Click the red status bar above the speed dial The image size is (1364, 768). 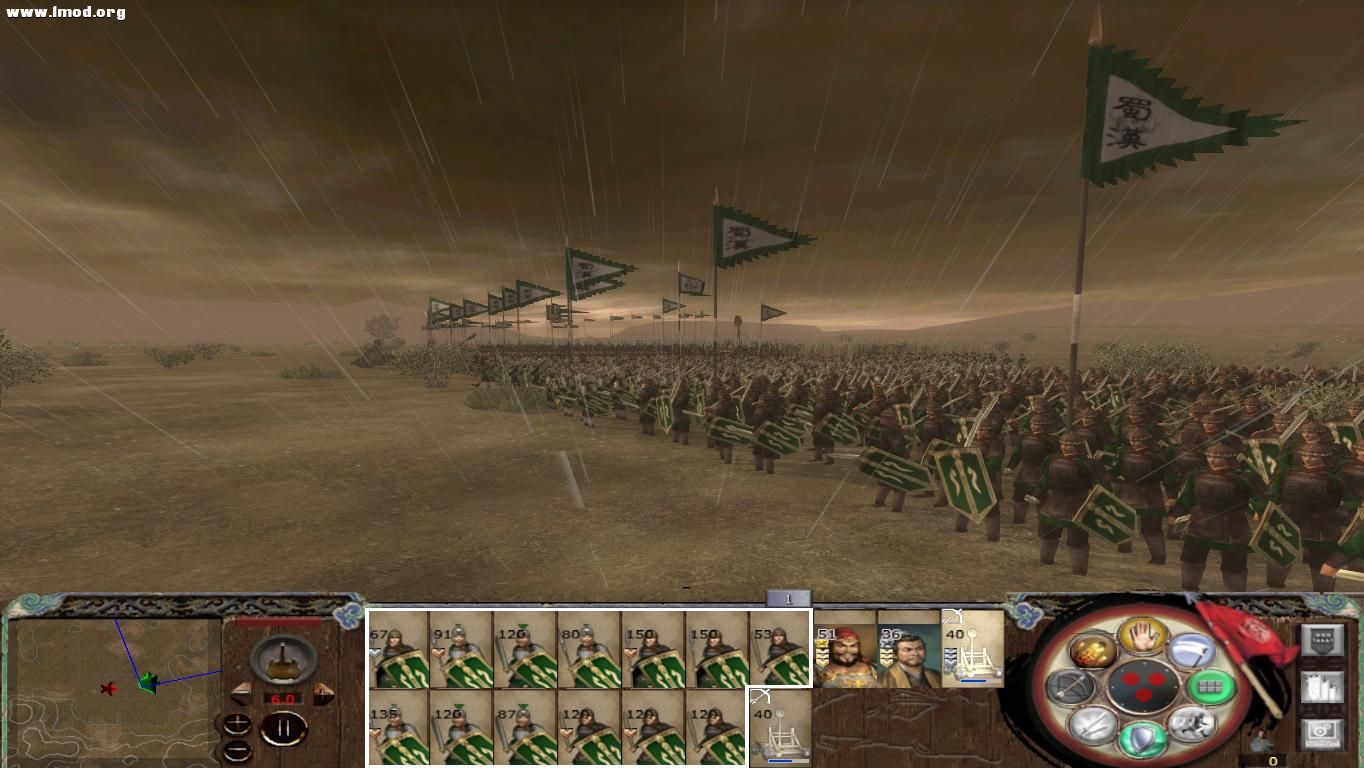(277, 620)
